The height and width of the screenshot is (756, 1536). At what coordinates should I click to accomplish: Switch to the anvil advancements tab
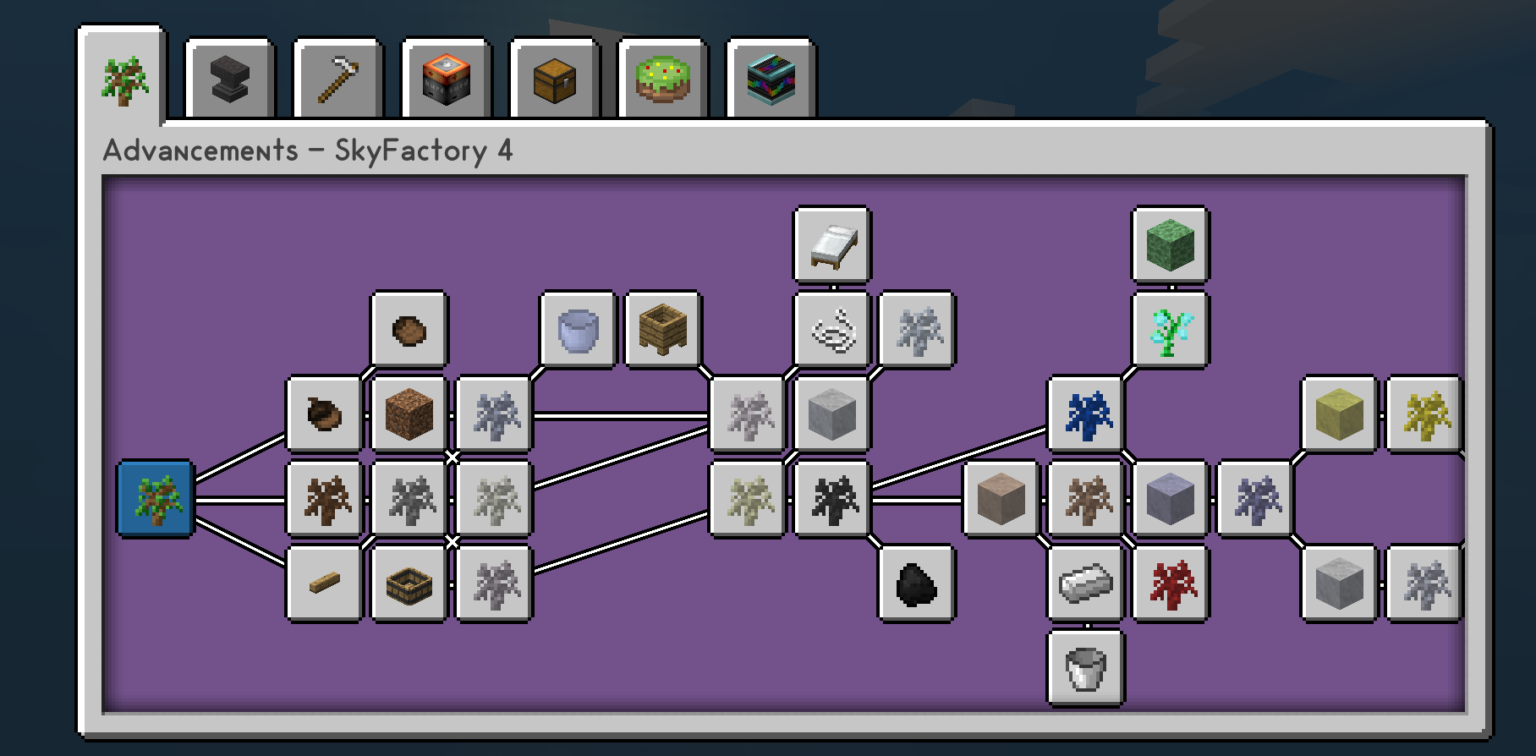click(229, 76)
